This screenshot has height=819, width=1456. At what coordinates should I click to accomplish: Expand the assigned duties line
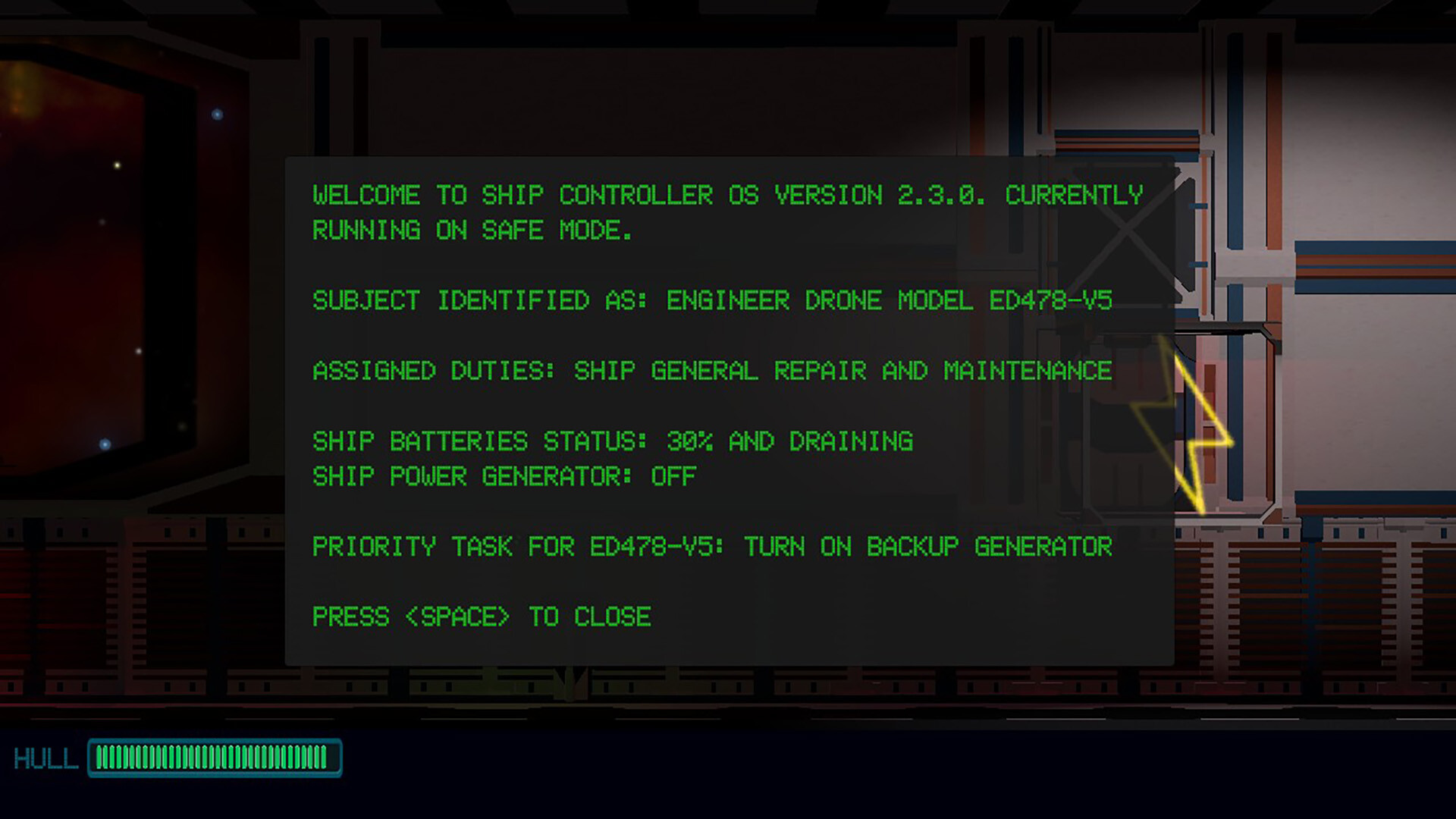pos(713,371)
